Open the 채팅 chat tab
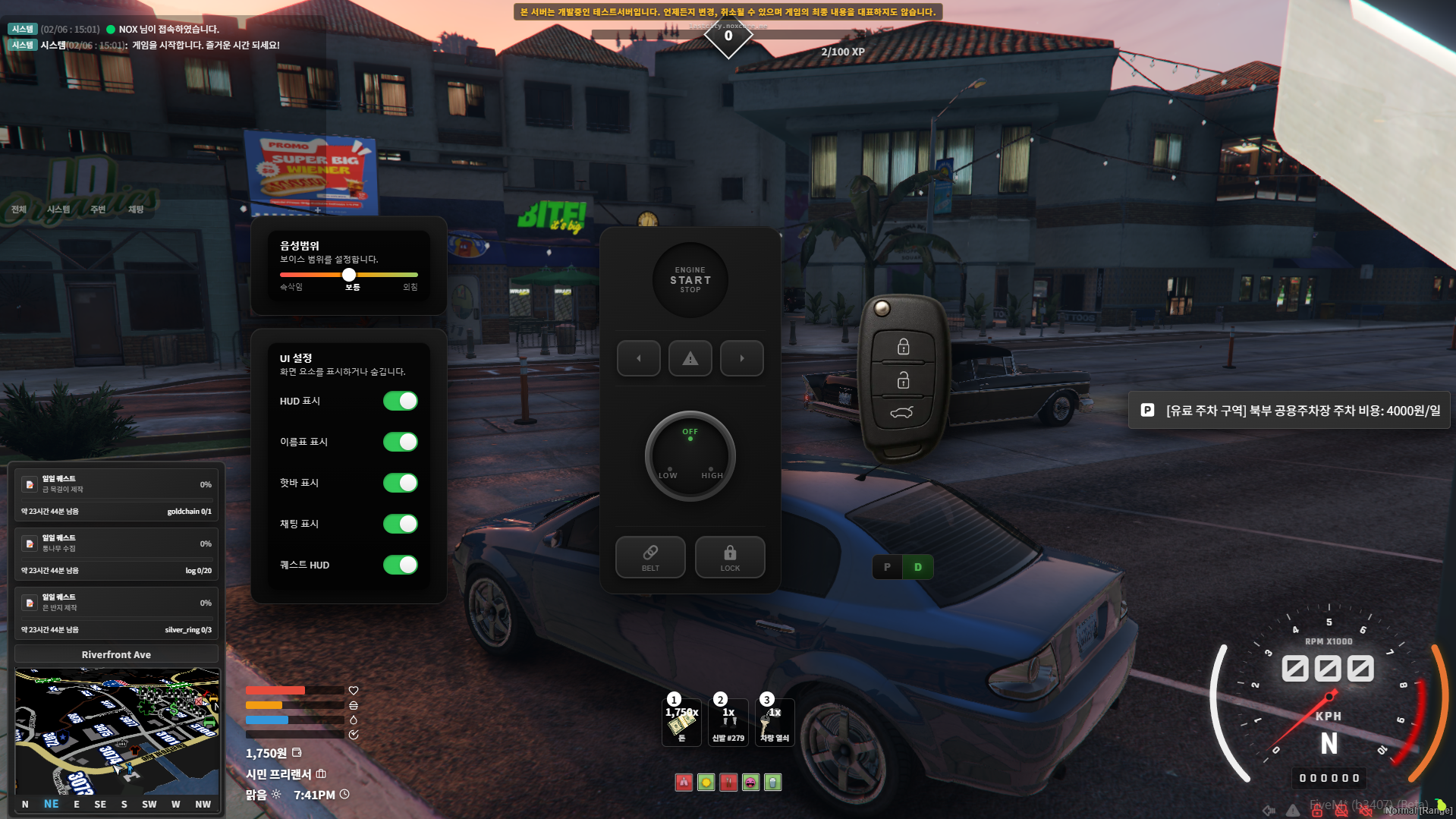 coord(136,209)
